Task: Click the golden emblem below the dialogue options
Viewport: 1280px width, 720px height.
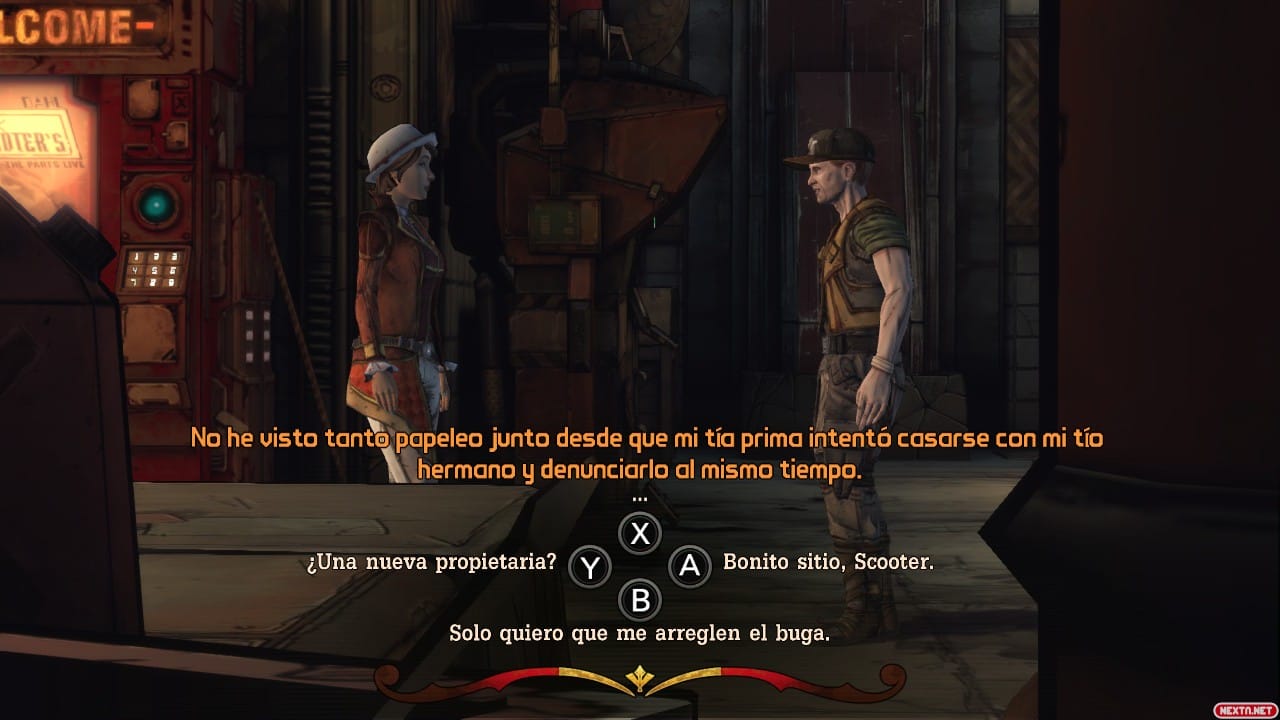Action: [640, 676]
